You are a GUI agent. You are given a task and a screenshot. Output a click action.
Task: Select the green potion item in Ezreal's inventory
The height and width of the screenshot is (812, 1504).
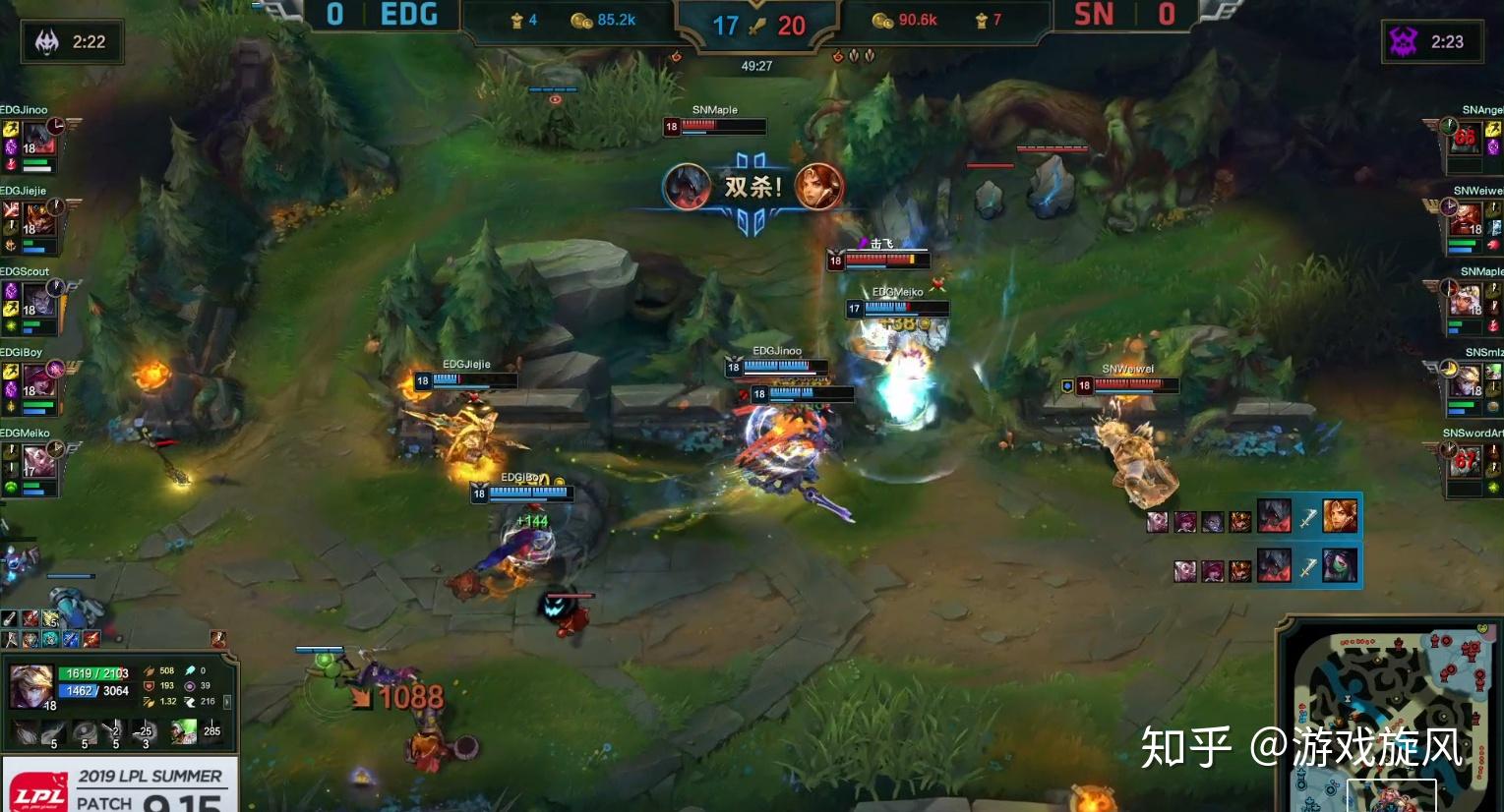184,731
